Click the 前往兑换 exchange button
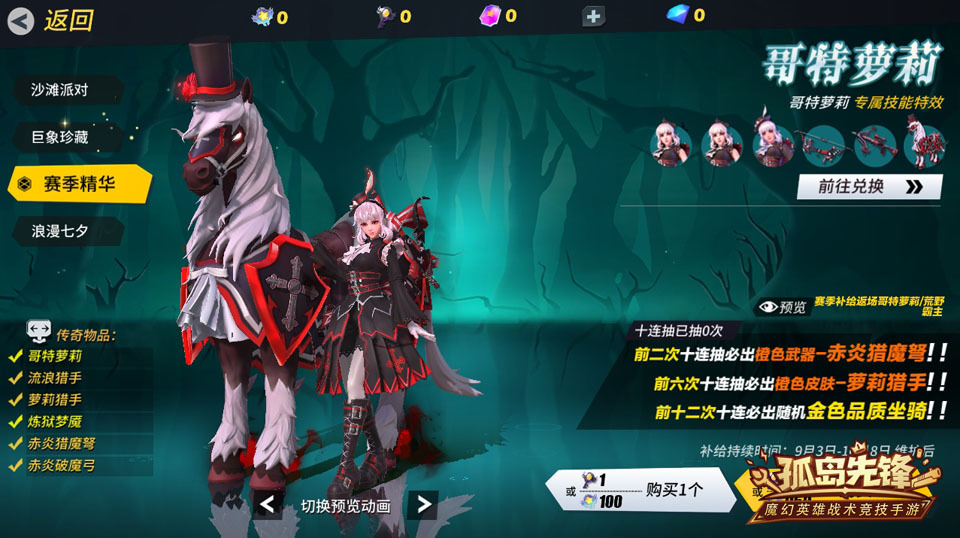 pyautogui.click(x=868, y=187)
